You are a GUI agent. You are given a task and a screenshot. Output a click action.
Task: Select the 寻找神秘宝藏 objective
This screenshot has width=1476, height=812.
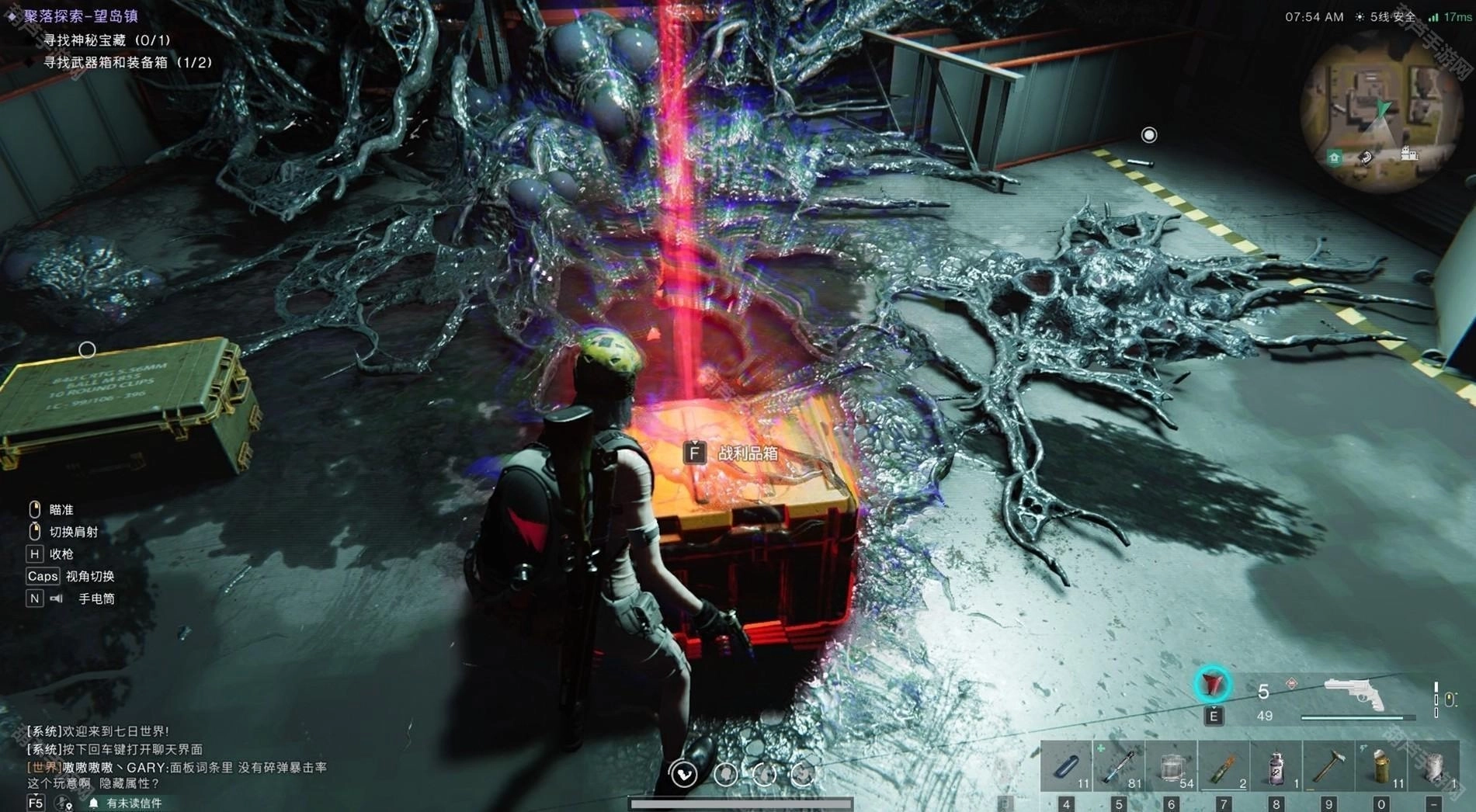click(106, 40)
